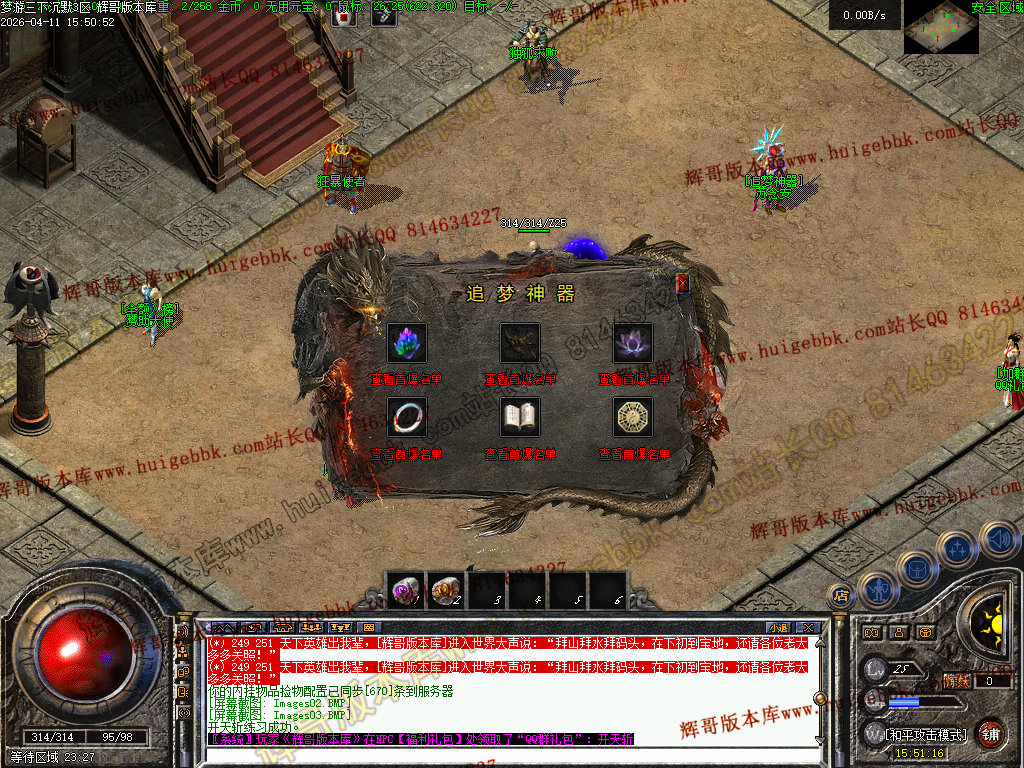The height and width of the screenshot is (768, 1024).
Task: Open first-drop list under the bagua icon
Action: click(x=634, y=454)
